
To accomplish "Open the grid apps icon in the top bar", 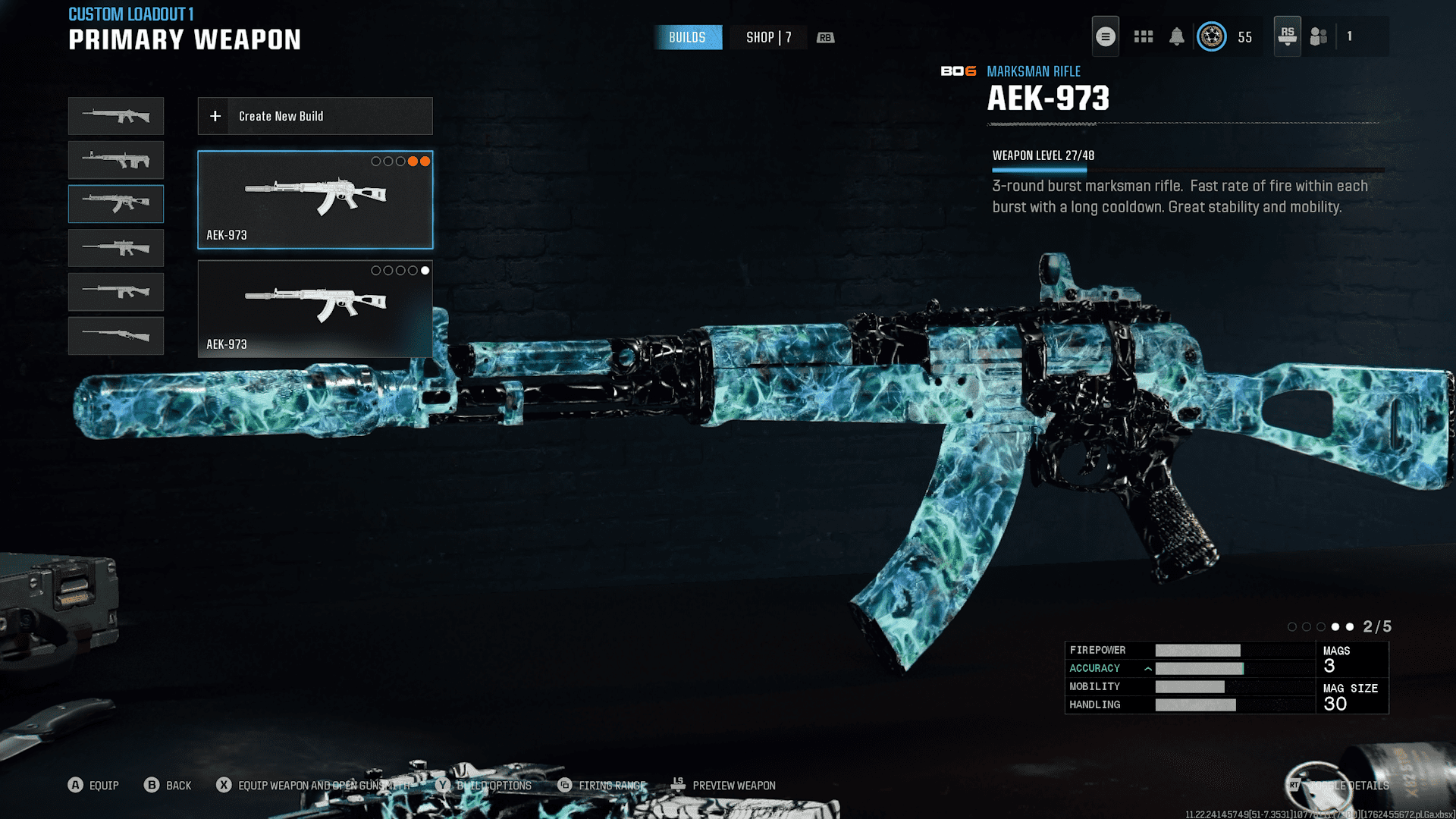I will pos(1143,36).
